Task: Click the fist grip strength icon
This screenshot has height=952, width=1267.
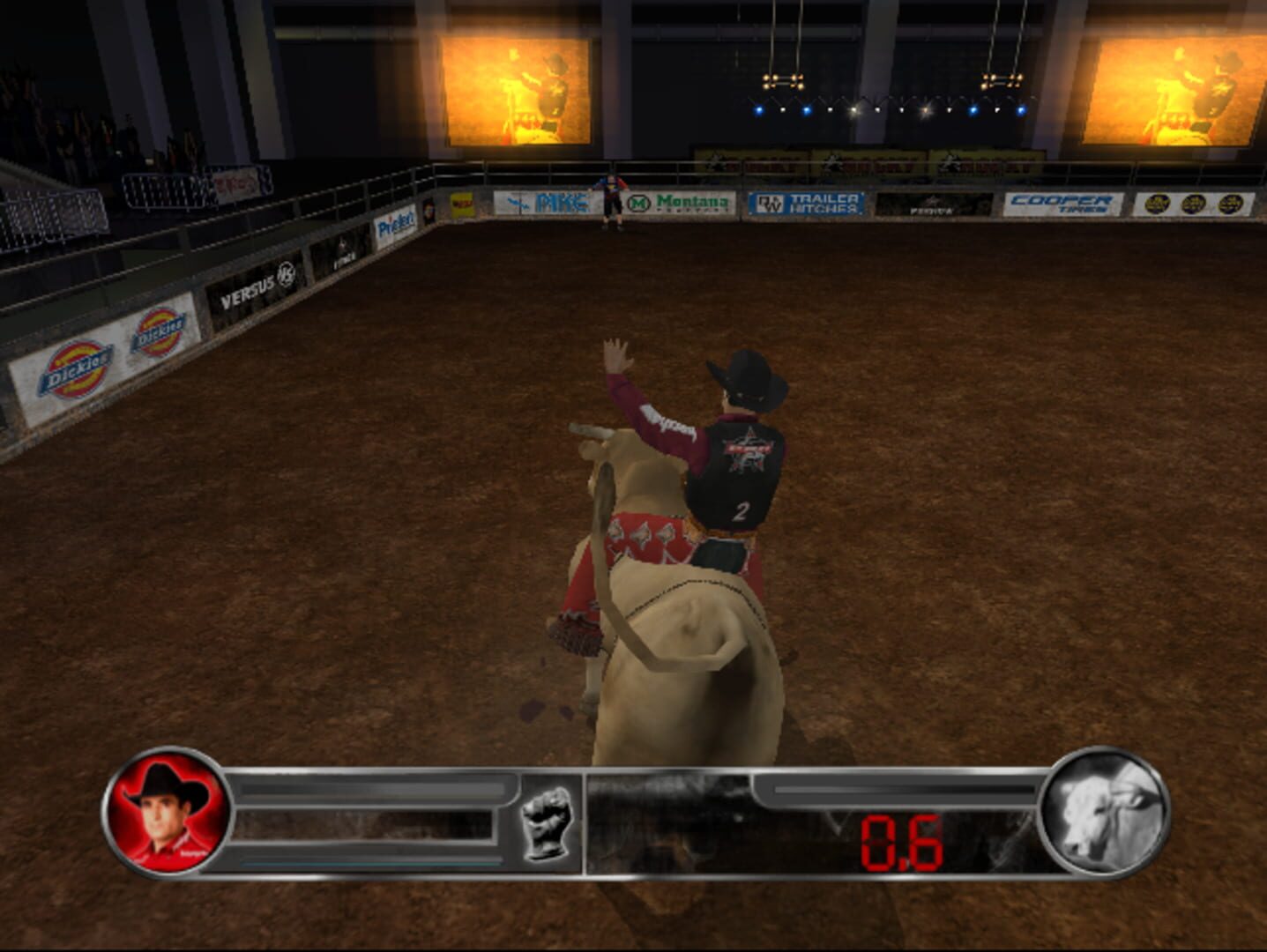Action: click(x=547, y=823)
